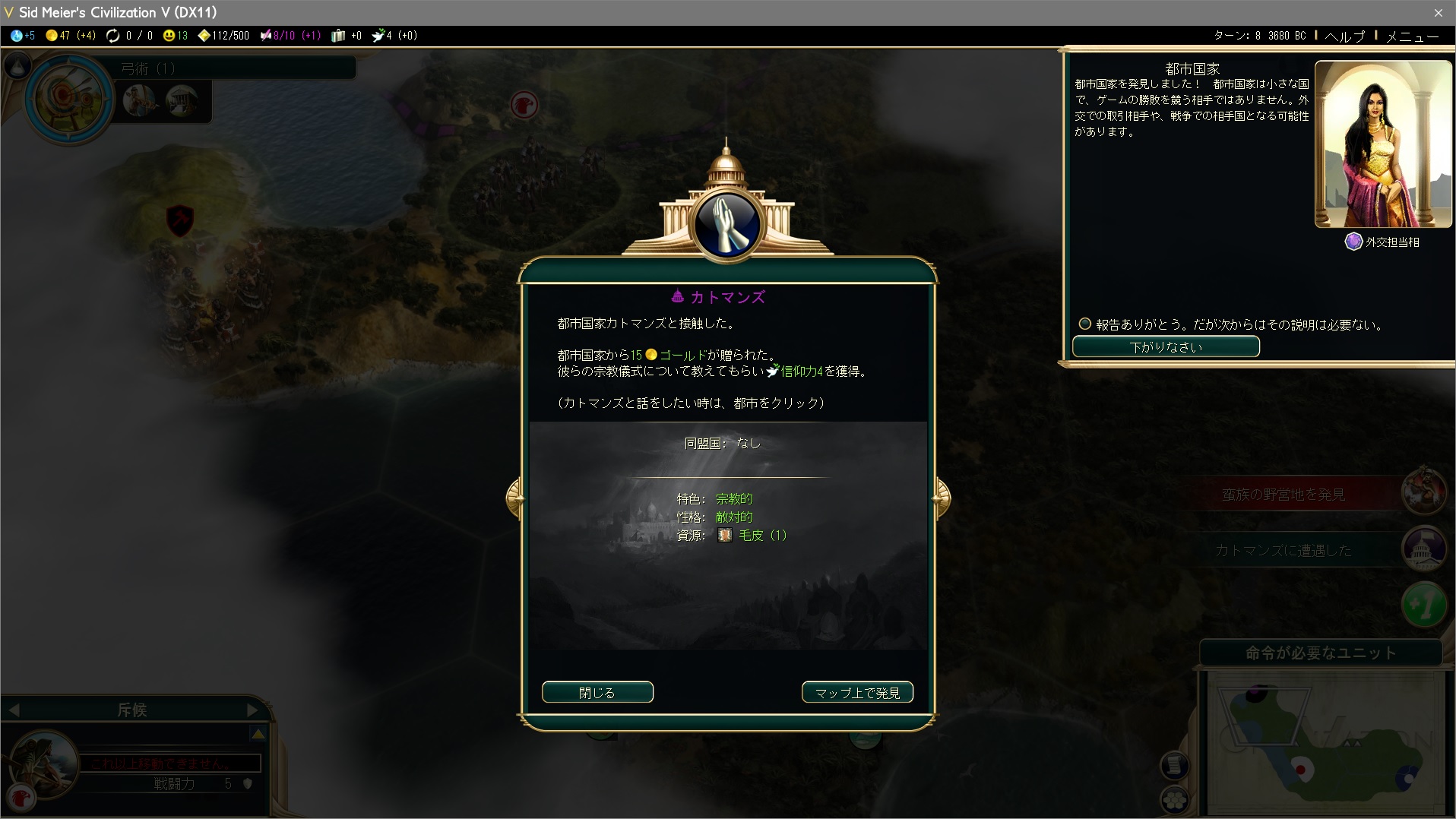Image resolution: width=1456 pixels, height=819 pixels.
Task: Choose マップ上で発見 to find city on map
Action: tap(857, 692)
